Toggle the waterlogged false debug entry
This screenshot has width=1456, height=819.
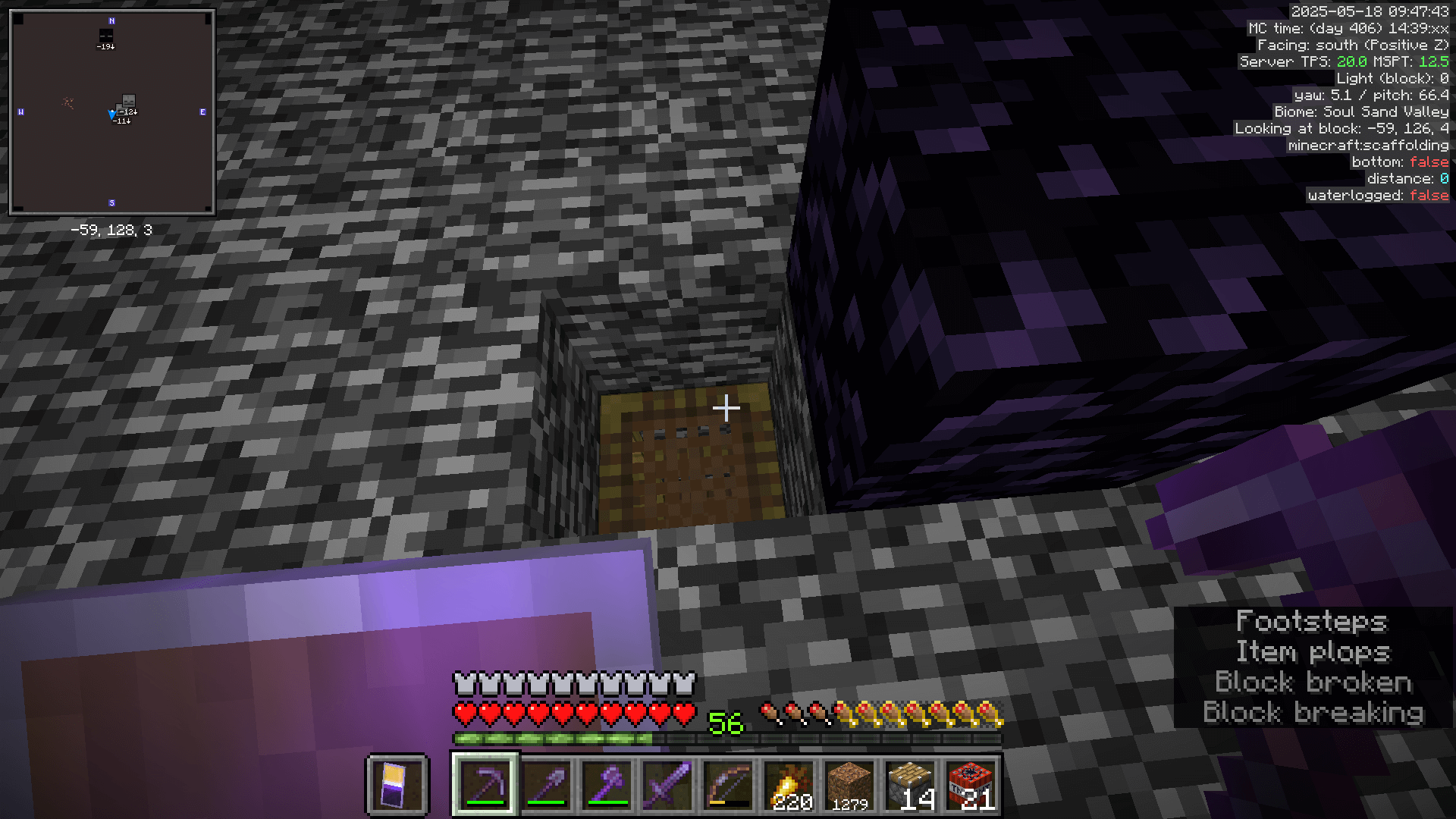point(1380,195)
